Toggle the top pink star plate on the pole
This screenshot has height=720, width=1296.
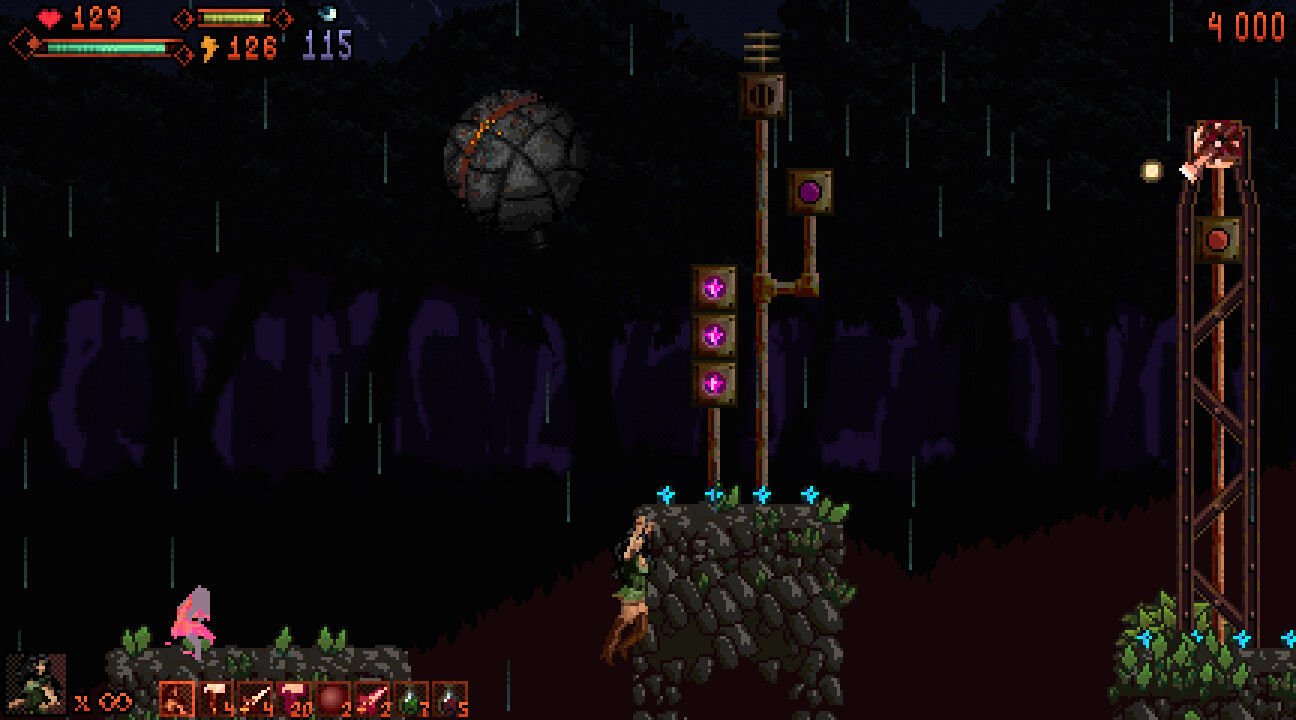[x=714, y=285]
